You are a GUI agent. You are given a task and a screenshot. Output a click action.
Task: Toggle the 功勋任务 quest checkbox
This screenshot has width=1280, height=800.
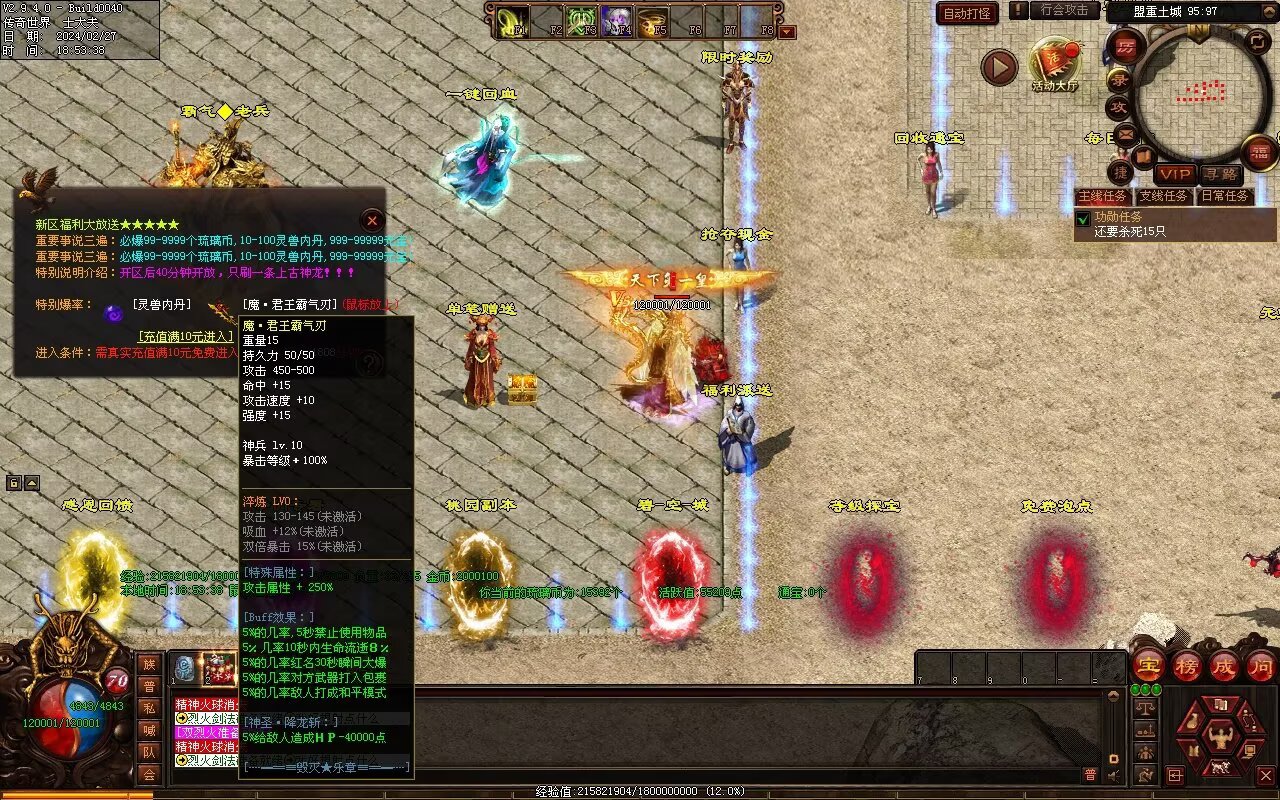(x=1083, y=219)
